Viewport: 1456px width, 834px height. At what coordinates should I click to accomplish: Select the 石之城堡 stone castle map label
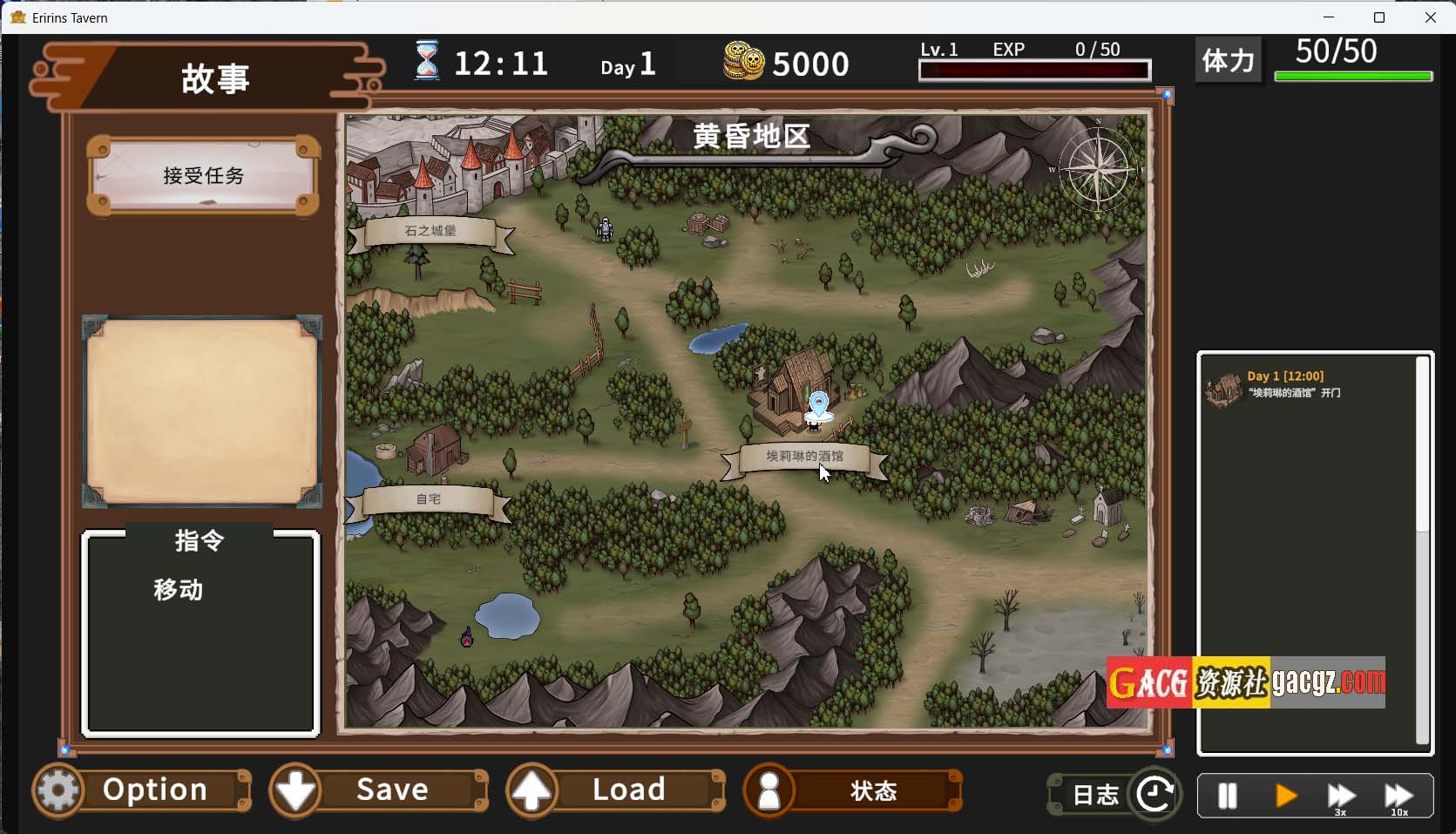430,231
